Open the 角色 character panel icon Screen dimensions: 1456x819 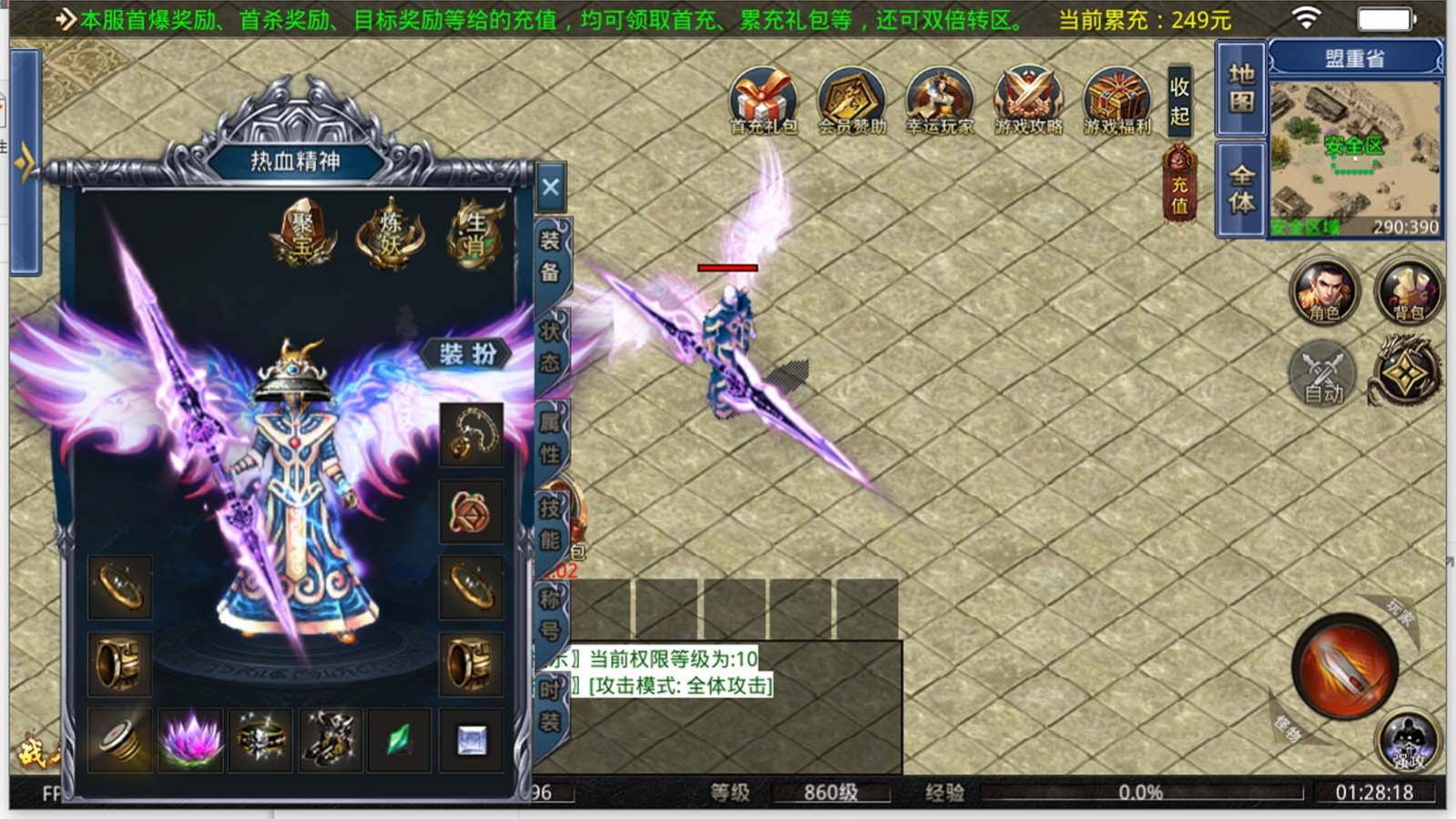[1323, 293]
